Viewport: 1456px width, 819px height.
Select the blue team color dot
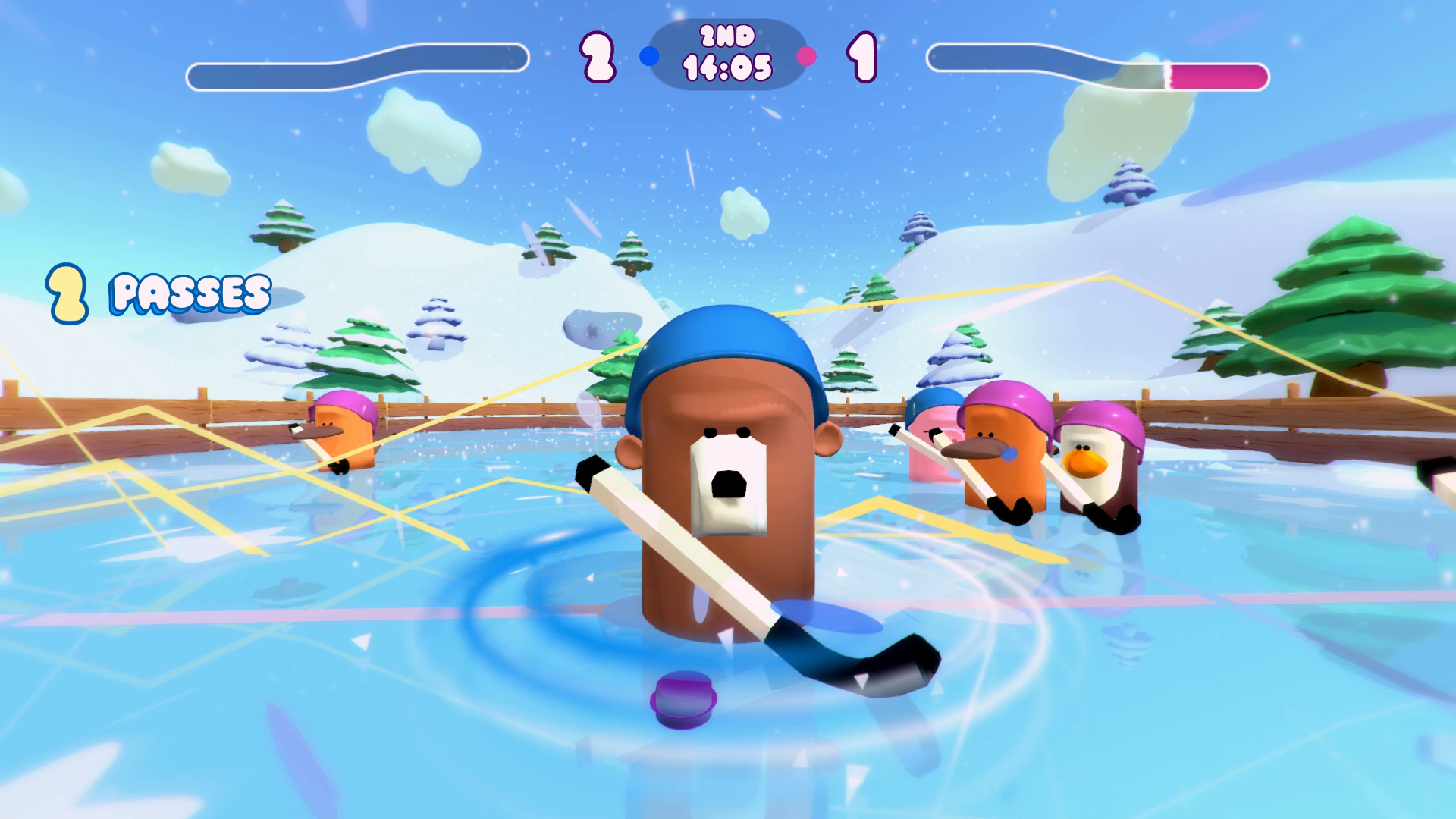point(648,55)
